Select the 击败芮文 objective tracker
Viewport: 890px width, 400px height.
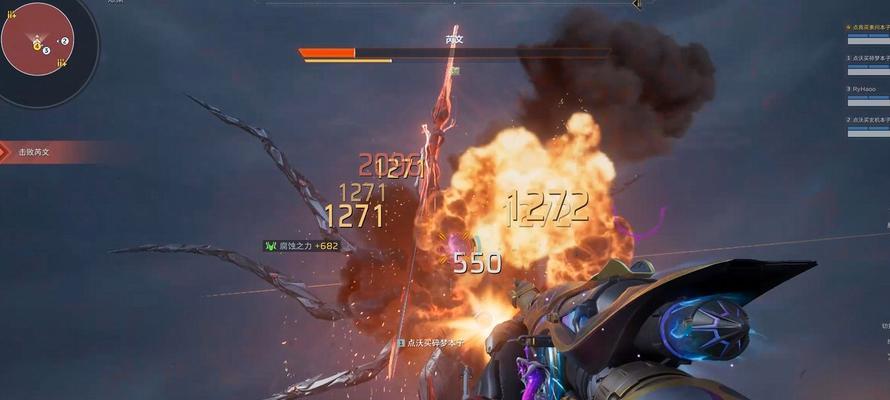pos(33,152)
